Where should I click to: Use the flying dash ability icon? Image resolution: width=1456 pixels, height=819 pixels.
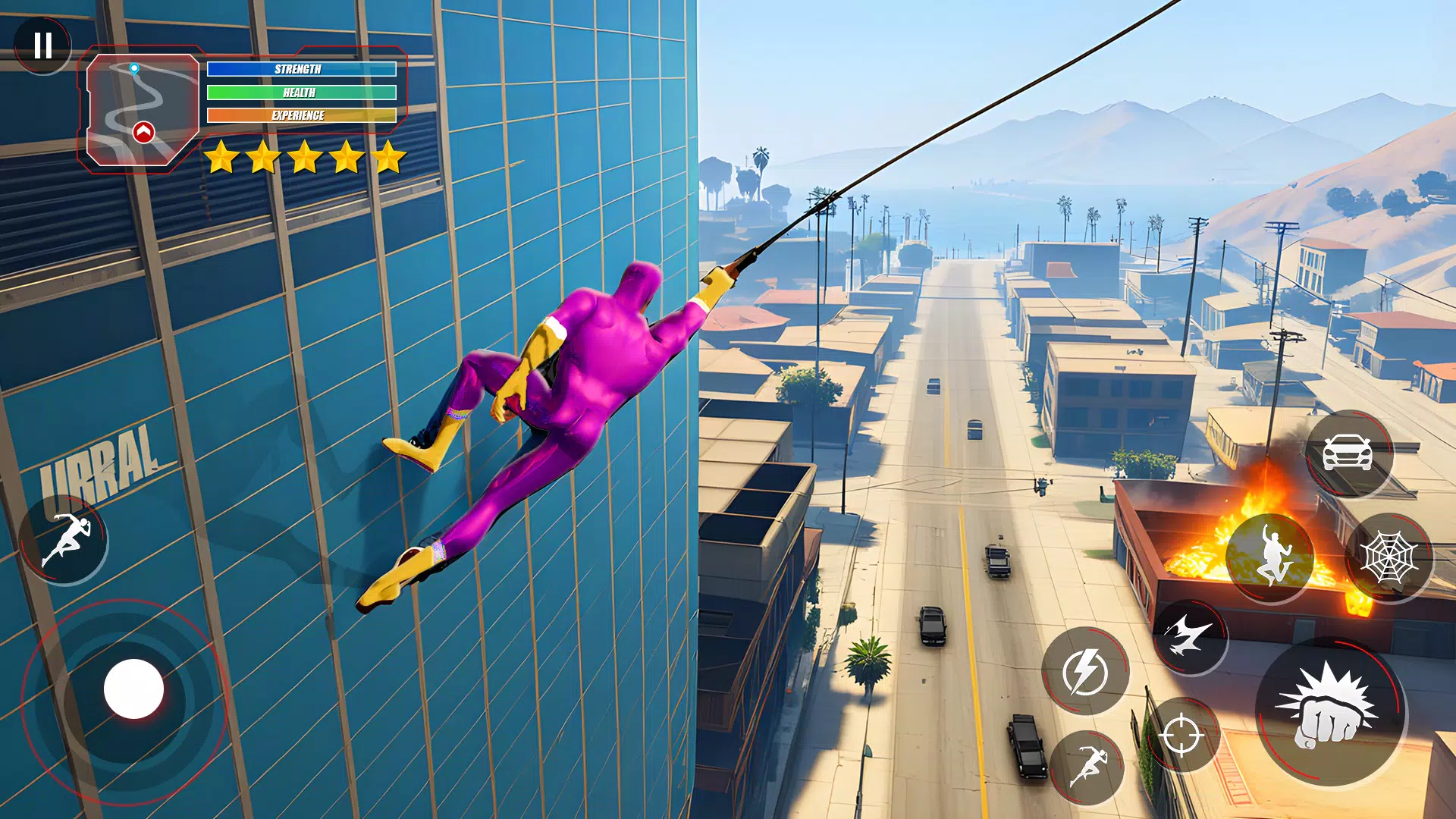[1189, 635]
